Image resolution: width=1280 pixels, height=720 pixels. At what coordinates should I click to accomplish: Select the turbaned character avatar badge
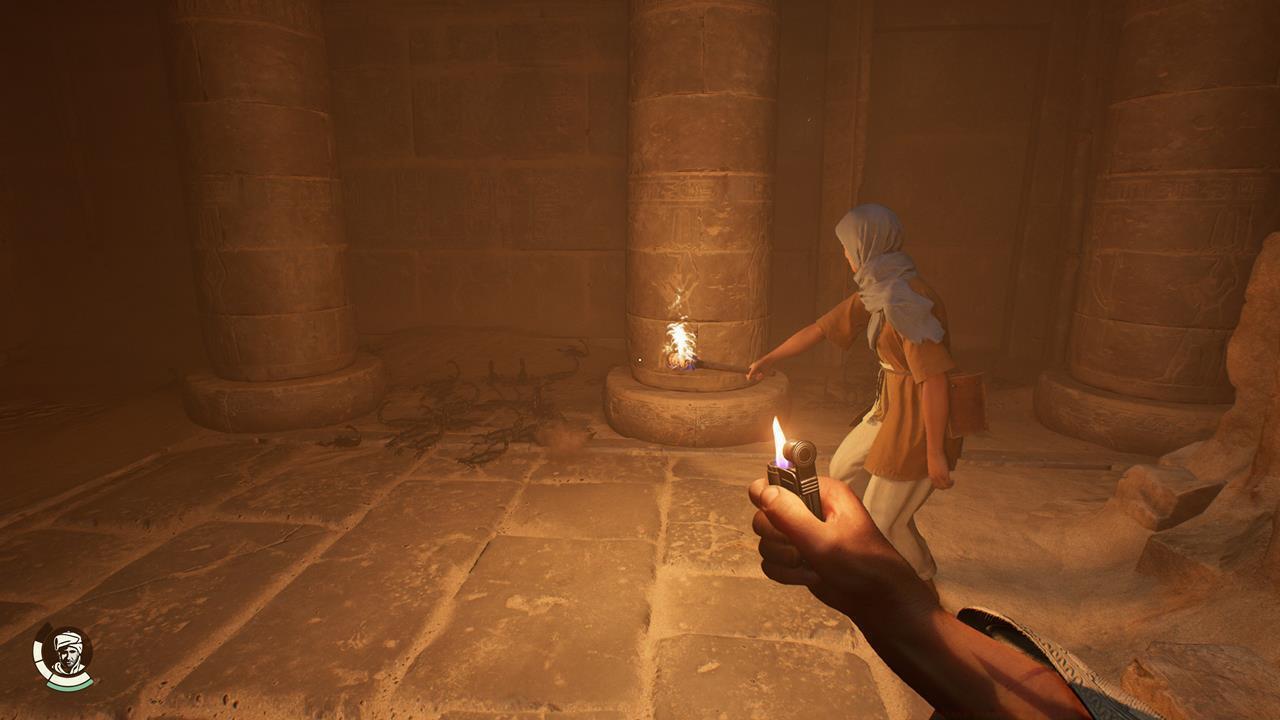point(66,652)
